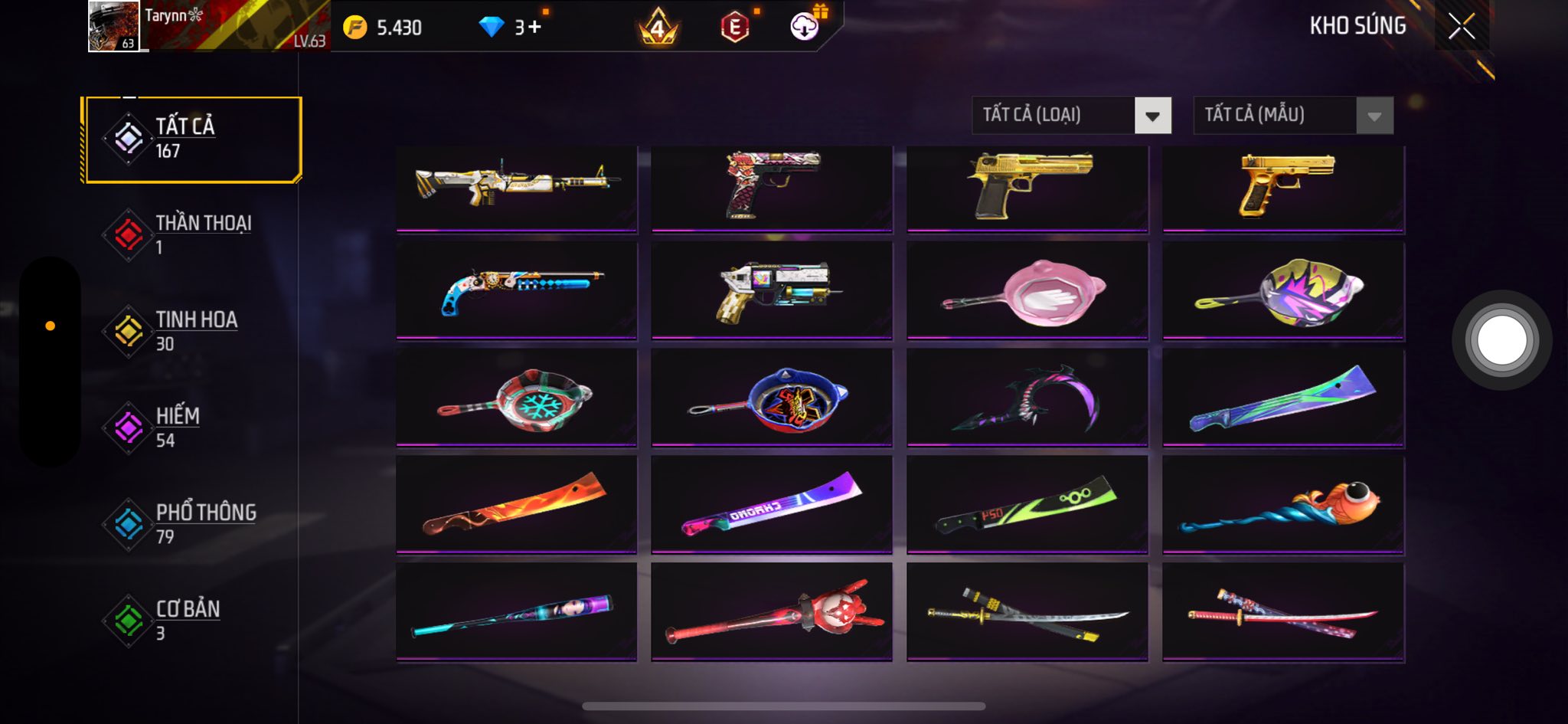
Task: Select the gold Desert Eagle skin
Action: click(1027, 188)
